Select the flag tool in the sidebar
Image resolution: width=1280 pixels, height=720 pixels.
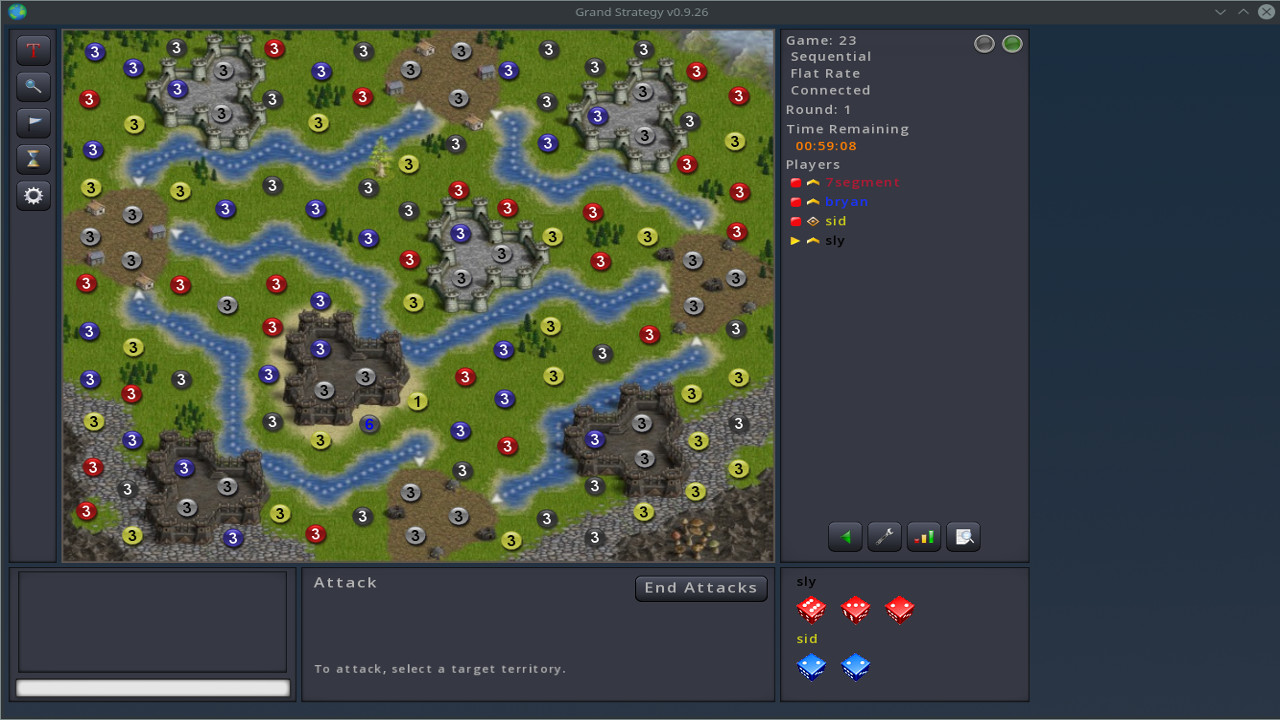point(33,123)
